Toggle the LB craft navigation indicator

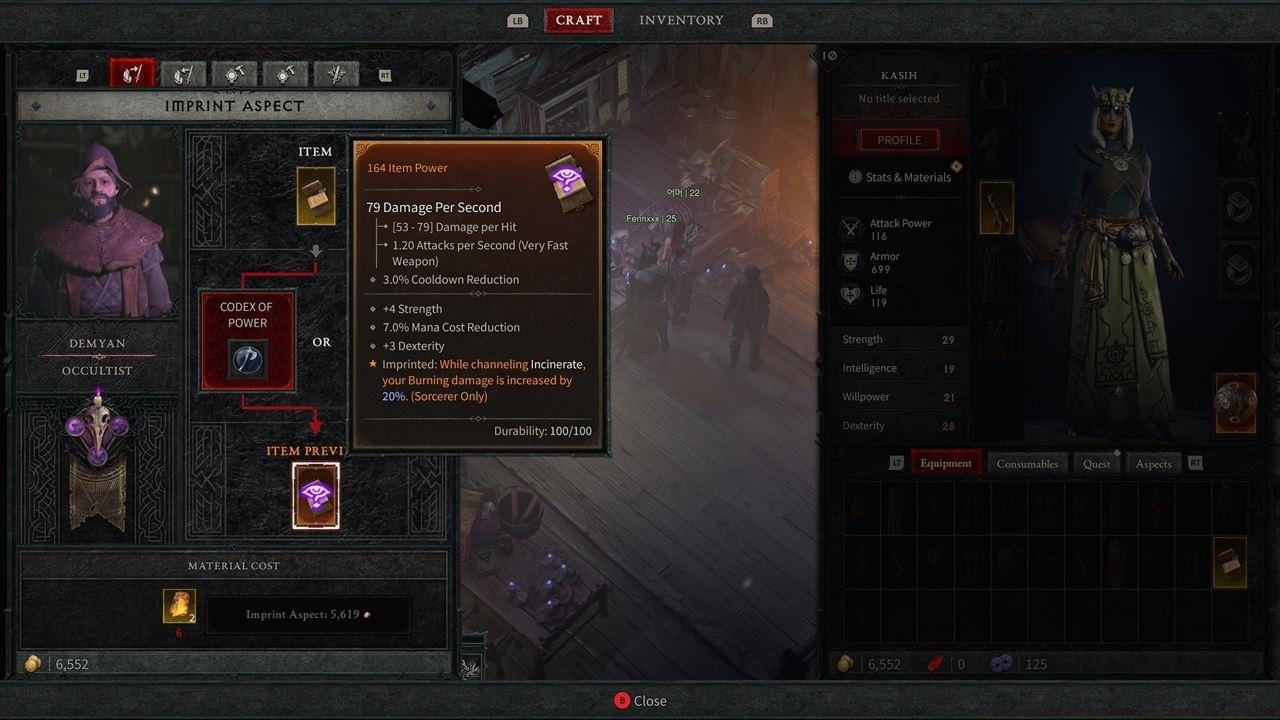click(x=517, y=19)
